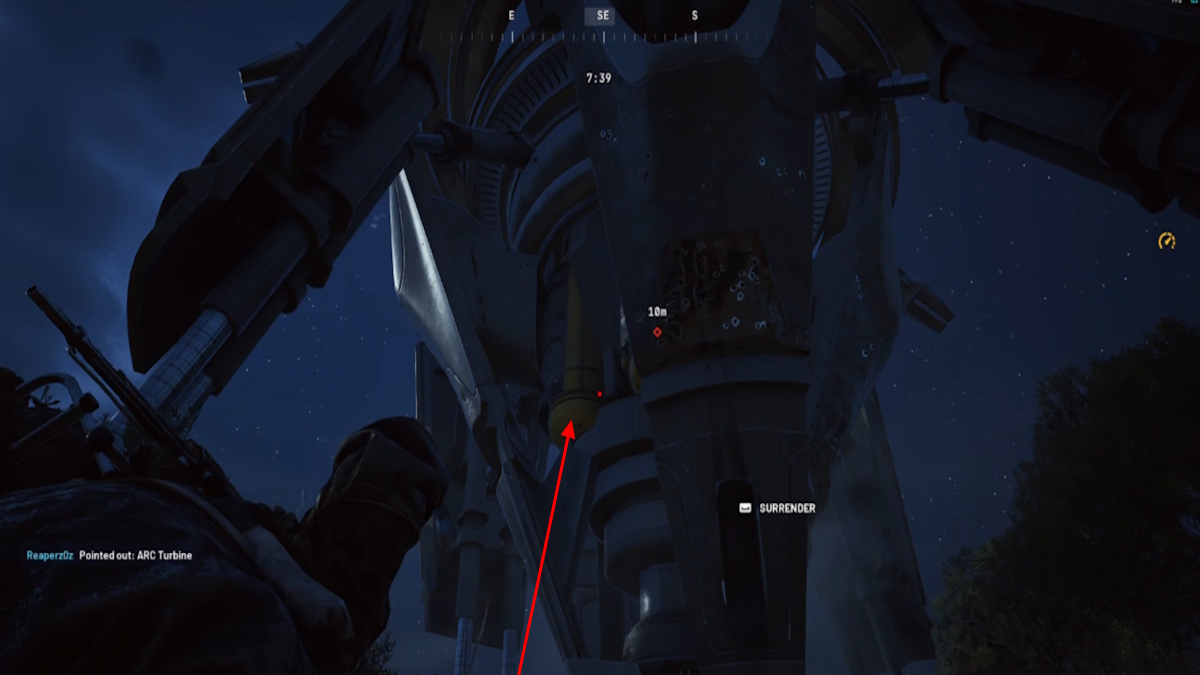The width and height of the screenshot is (1200, 675).
Task: Click the yellow gauge icon
Action: point(1166,241)
